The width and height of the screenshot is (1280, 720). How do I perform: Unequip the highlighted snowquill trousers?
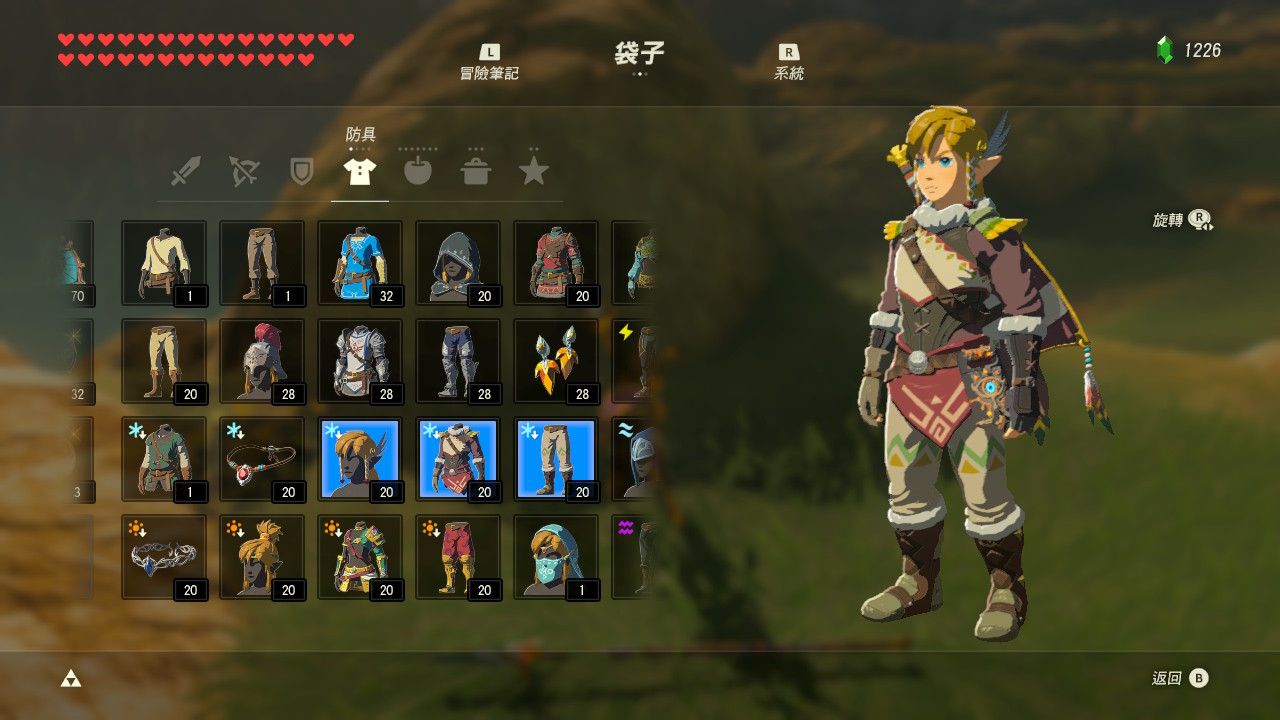click(556, 458)
